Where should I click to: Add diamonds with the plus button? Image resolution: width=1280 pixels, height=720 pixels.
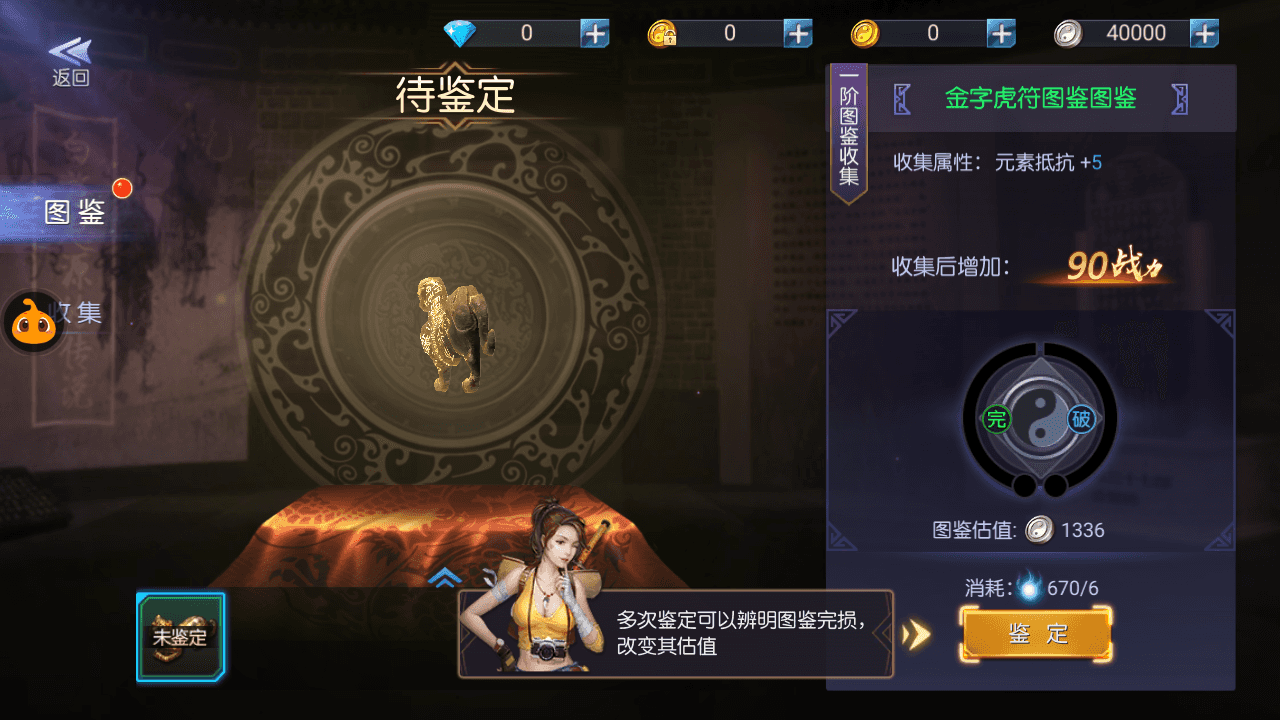(595, 33)
